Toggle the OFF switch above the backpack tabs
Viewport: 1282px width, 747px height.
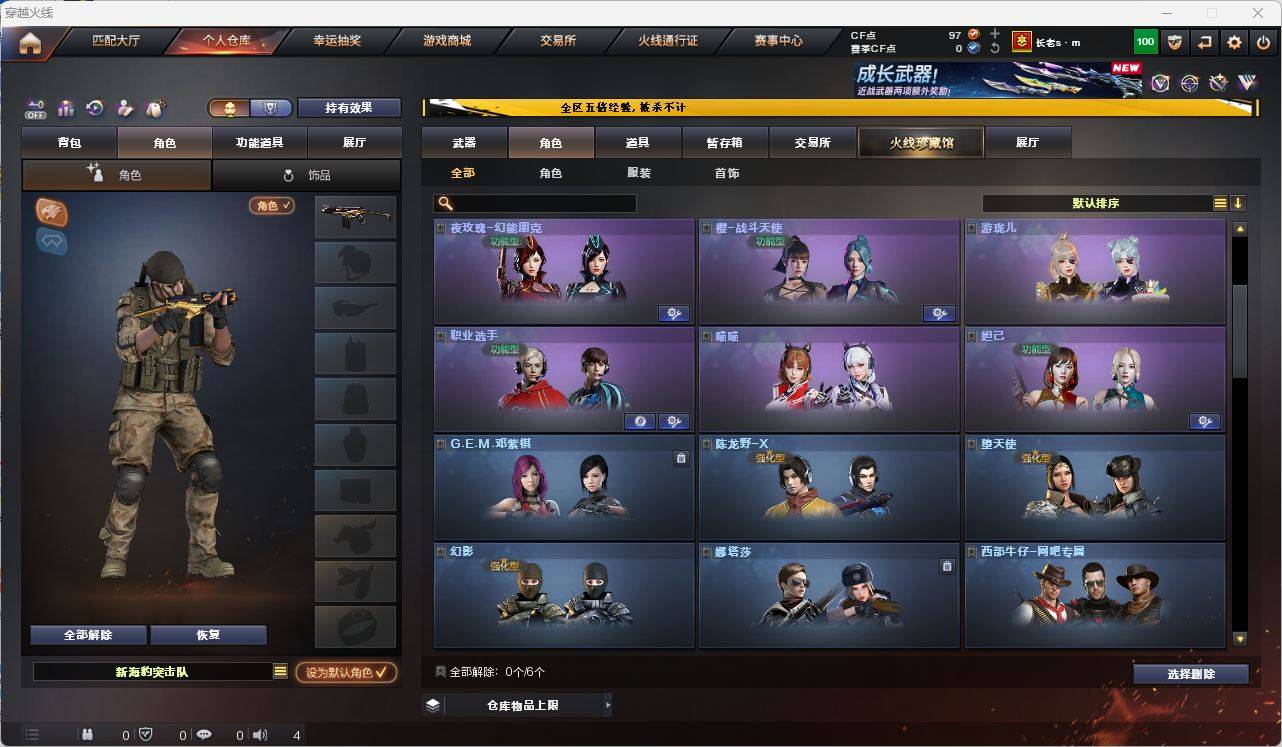click(x=37, y=110)
